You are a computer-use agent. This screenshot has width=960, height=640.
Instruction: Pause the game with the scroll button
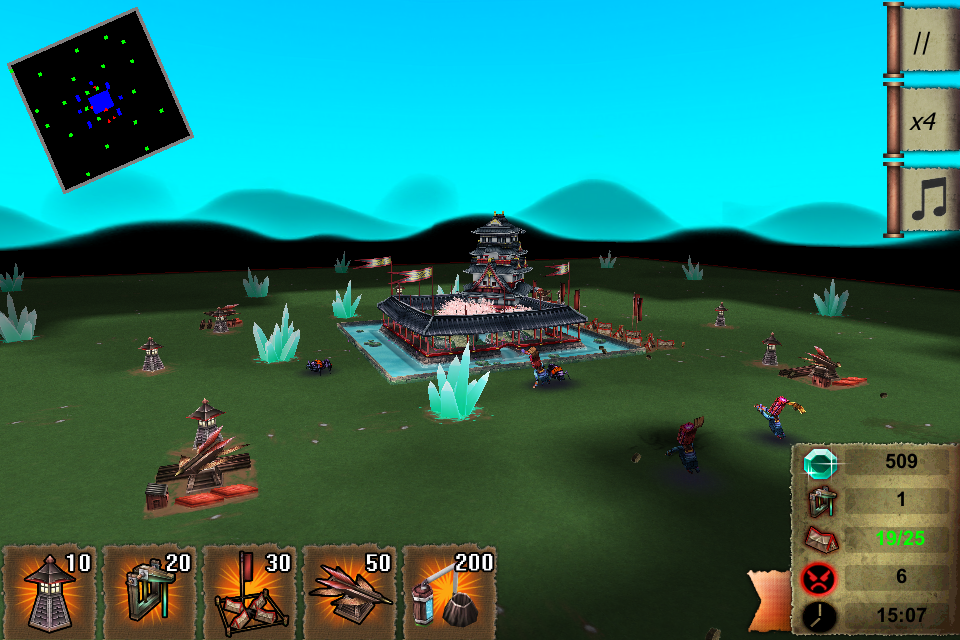coord(921,40)
